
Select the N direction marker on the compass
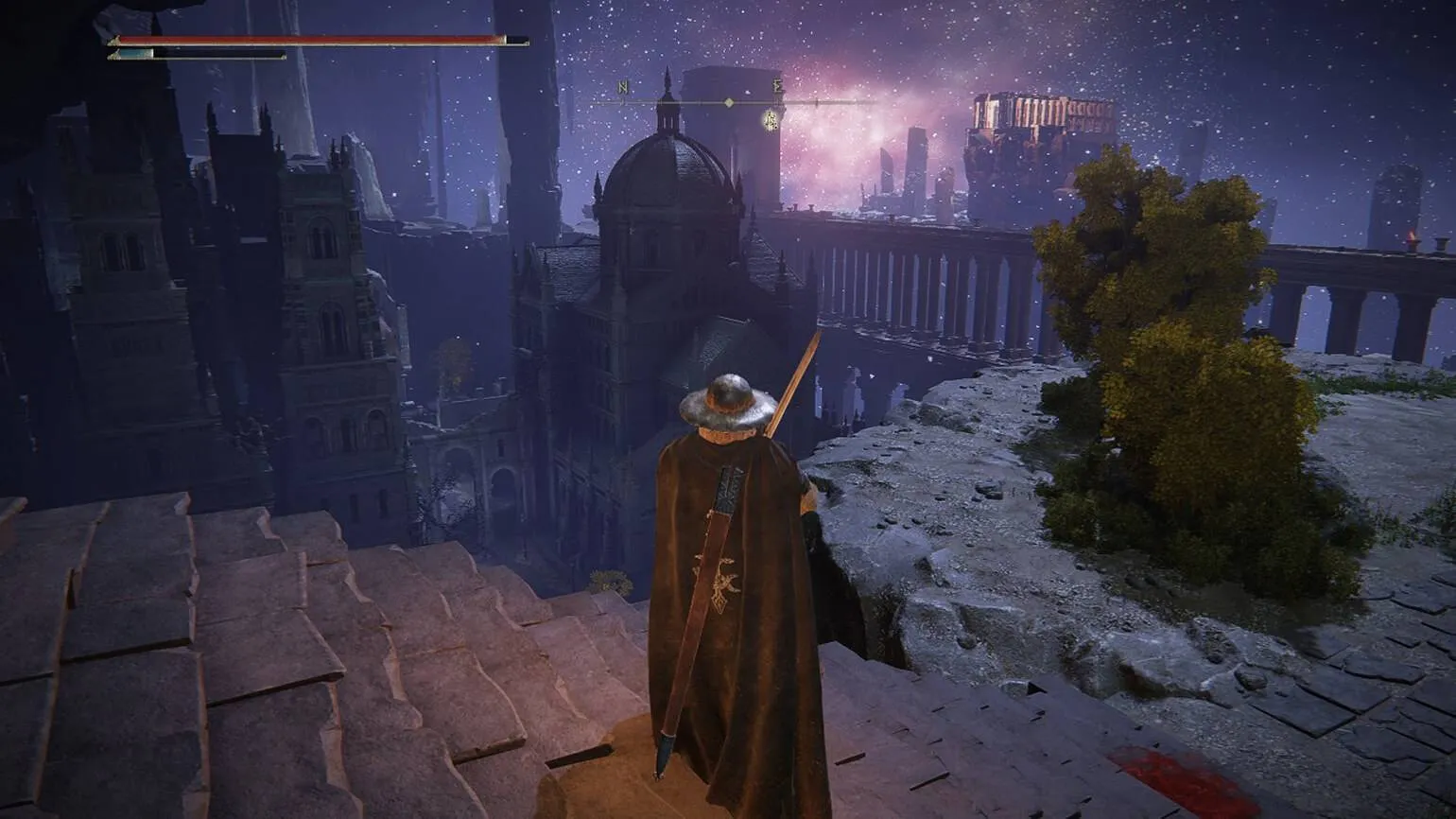click(x=623, y=87)
